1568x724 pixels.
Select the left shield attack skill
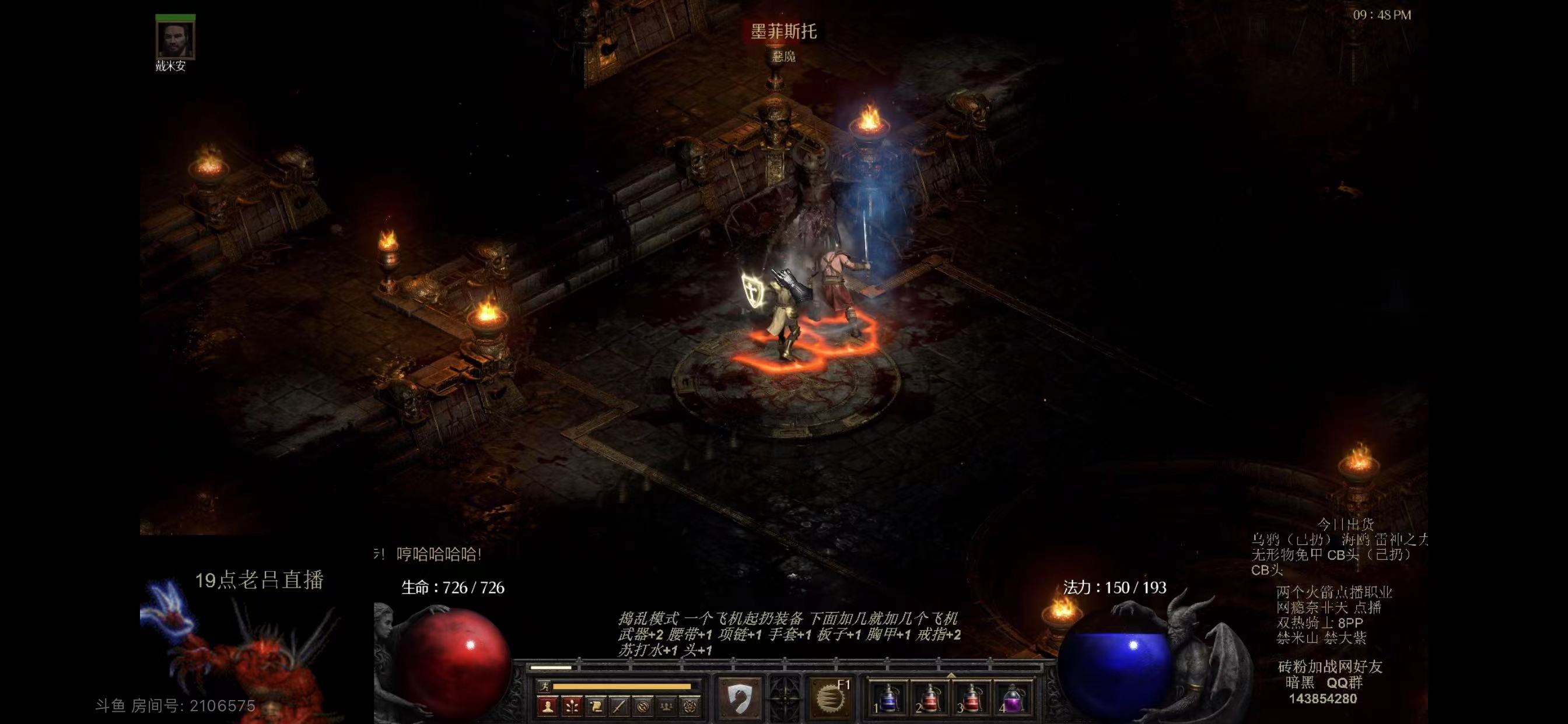pyautogui.click(x=739, y=698)
